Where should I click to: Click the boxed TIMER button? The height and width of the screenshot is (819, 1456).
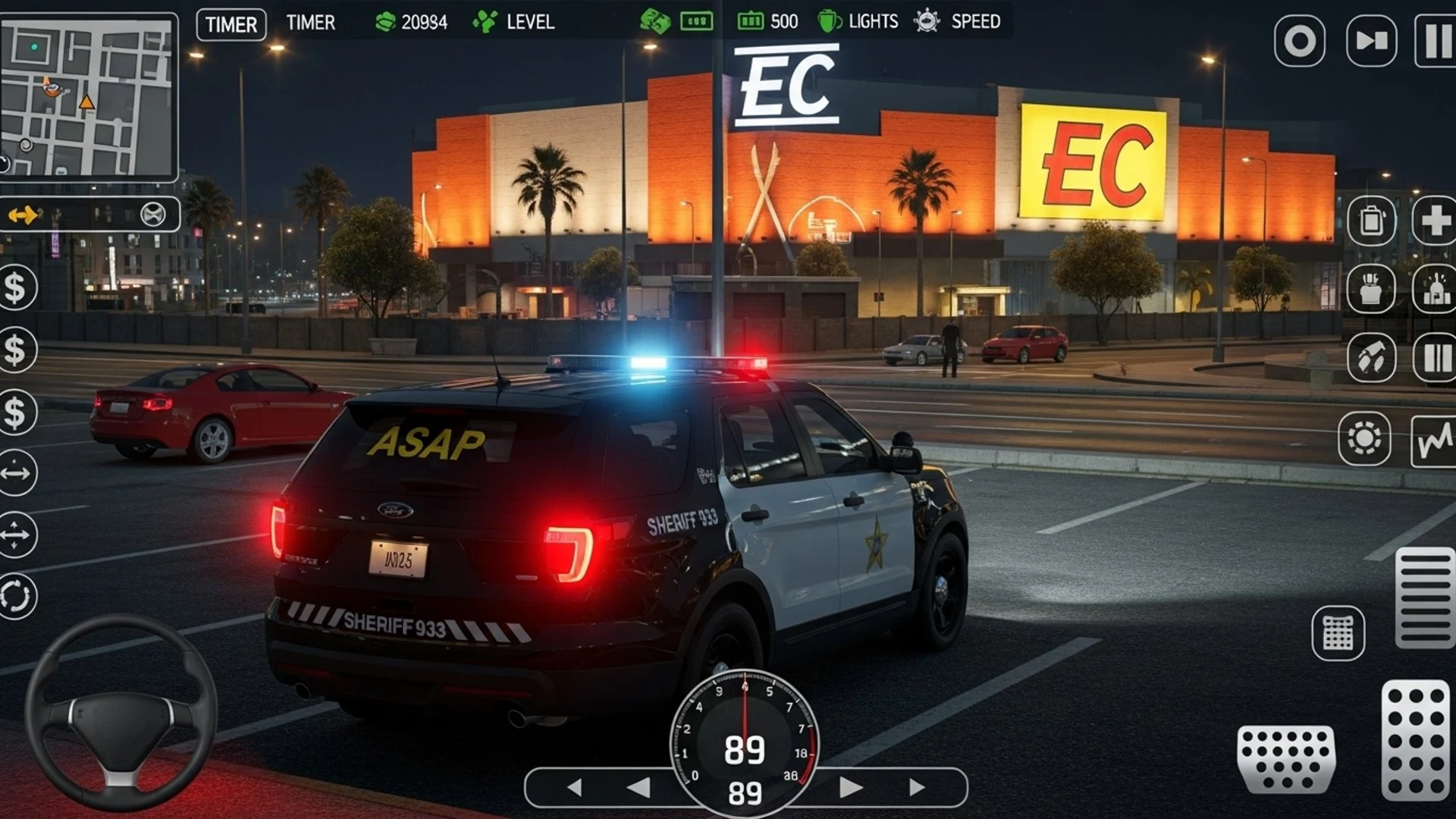click(231, 24)
